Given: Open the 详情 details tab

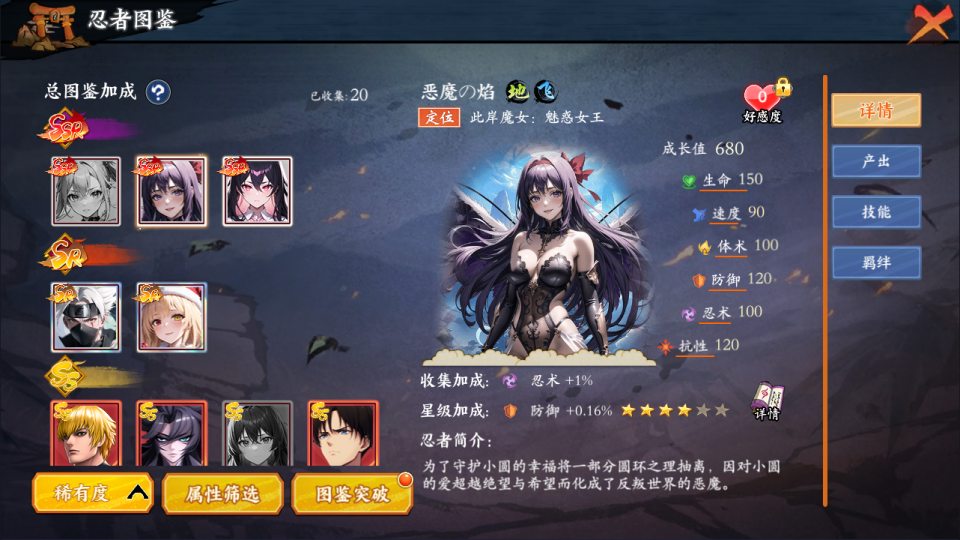Looking at the screenshot, I should [x=876, y=110].
